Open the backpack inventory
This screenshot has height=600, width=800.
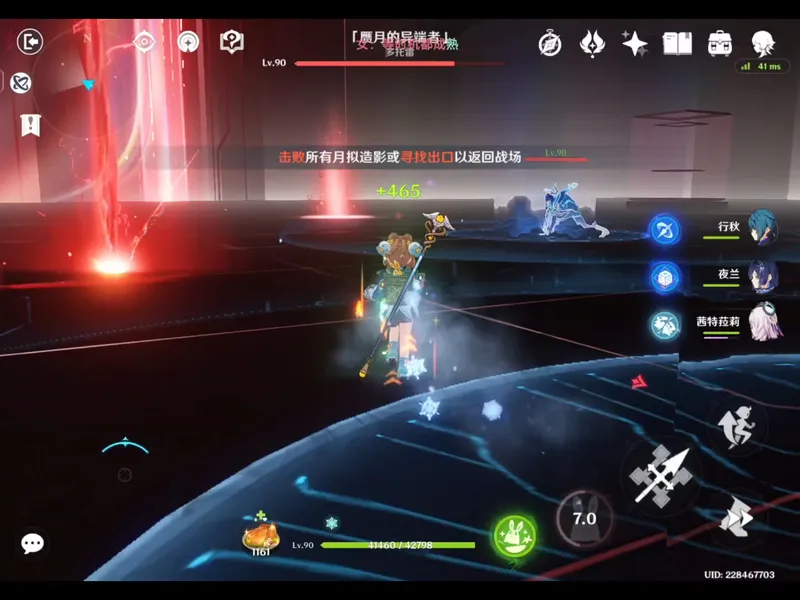[x=720, y=43]
